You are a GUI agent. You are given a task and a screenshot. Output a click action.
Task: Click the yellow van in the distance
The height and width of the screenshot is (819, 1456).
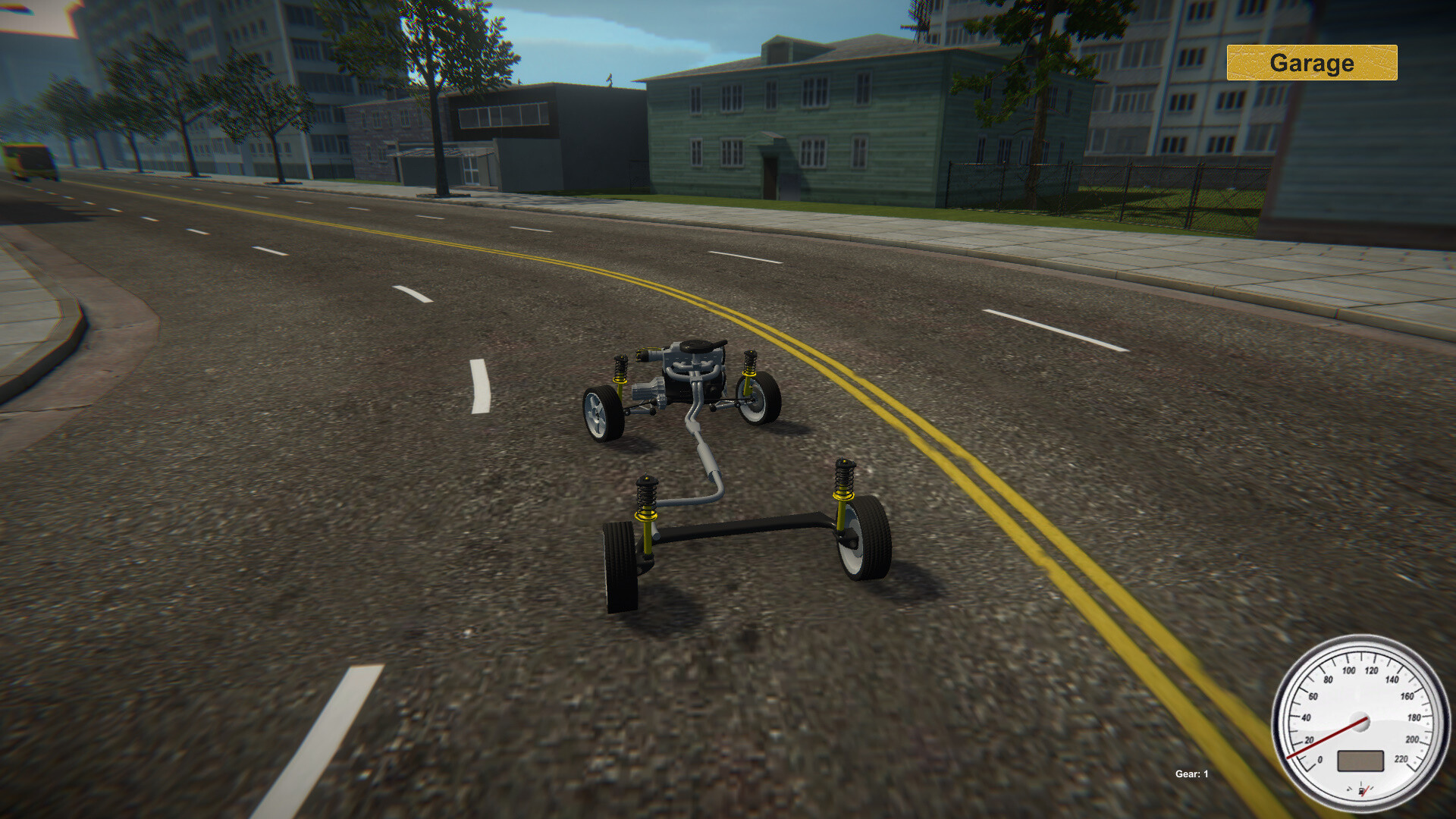coord(30,161)
